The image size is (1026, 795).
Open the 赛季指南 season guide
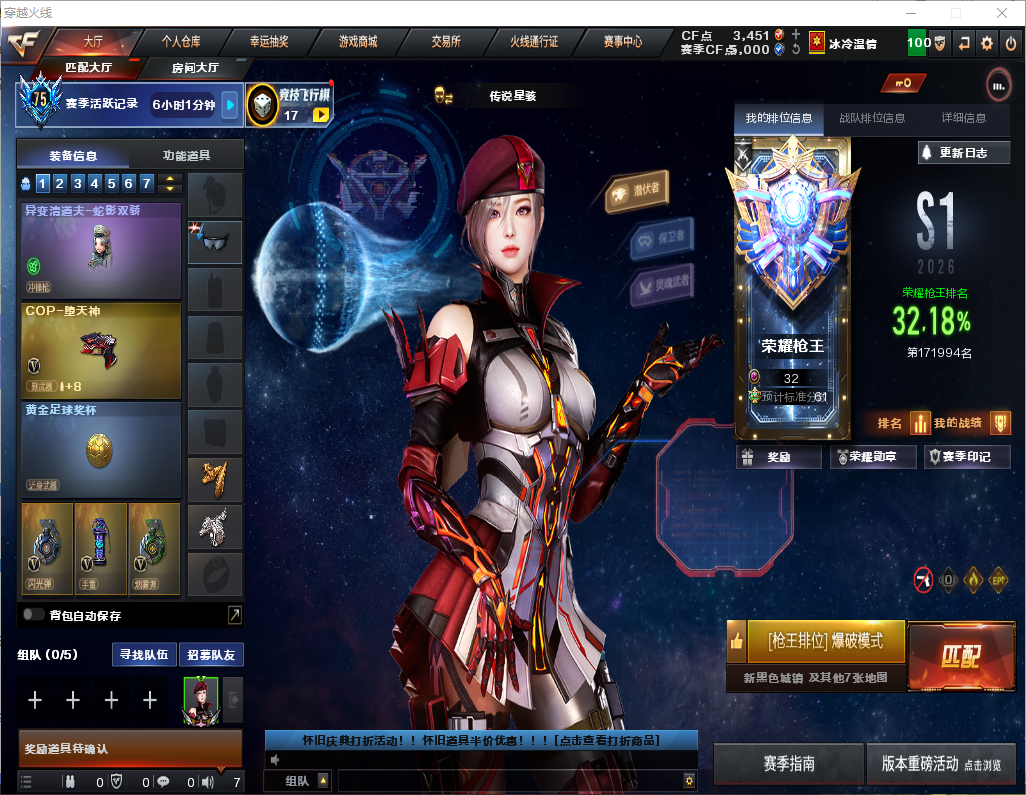tap(788, 764)
